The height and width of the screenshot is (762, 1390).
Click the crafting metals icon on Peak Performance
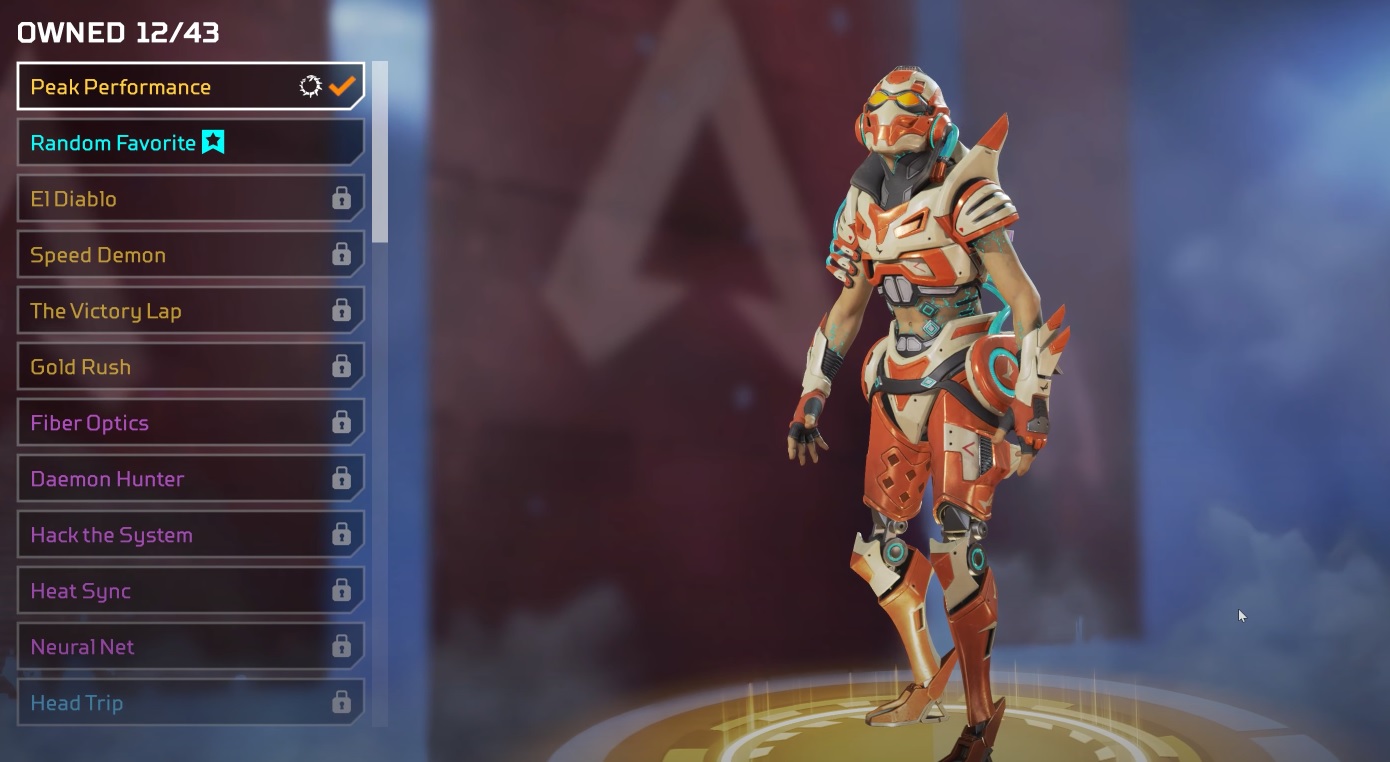311,86
